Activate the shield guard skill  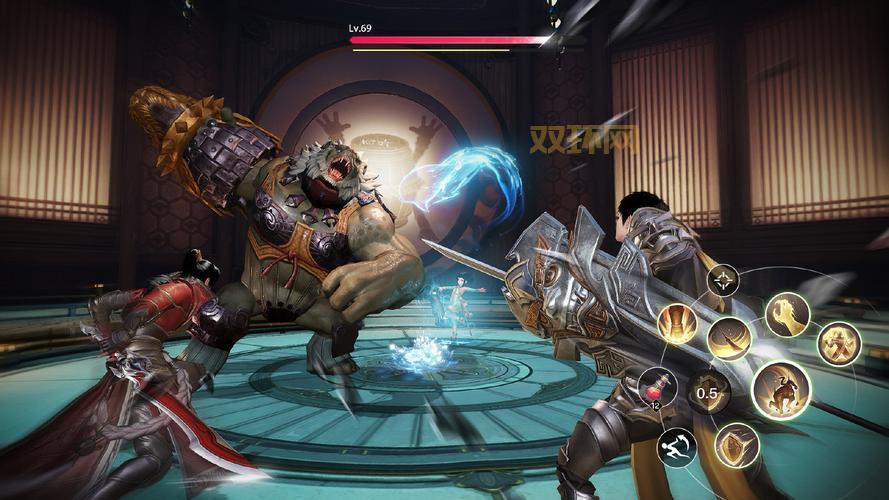tap(736, 444)
